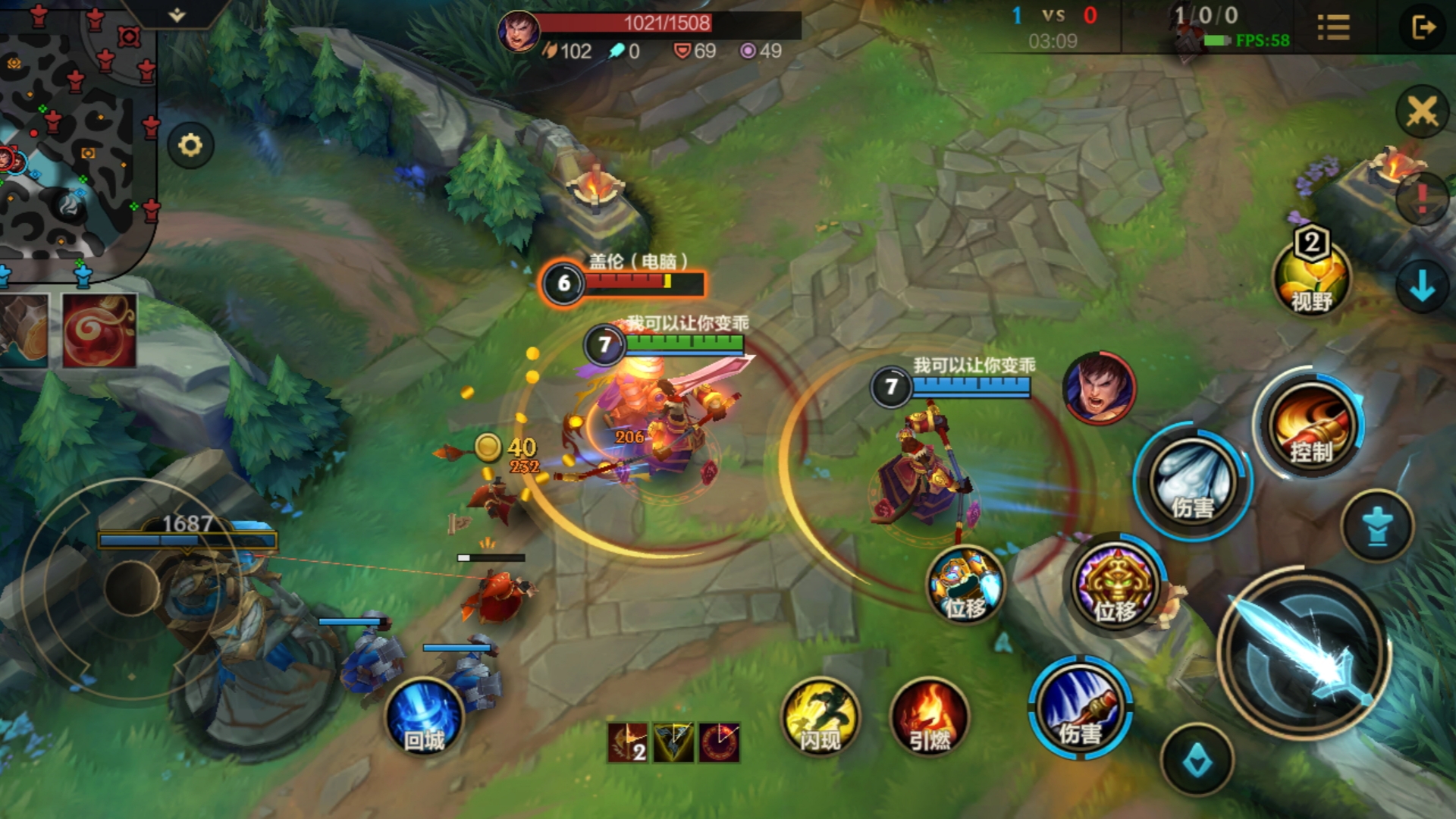Use the golden monkey face Displacement (位移) skill
Image resolution: width=1456 pixels, height=819 pixels.
pos(1115,586)
